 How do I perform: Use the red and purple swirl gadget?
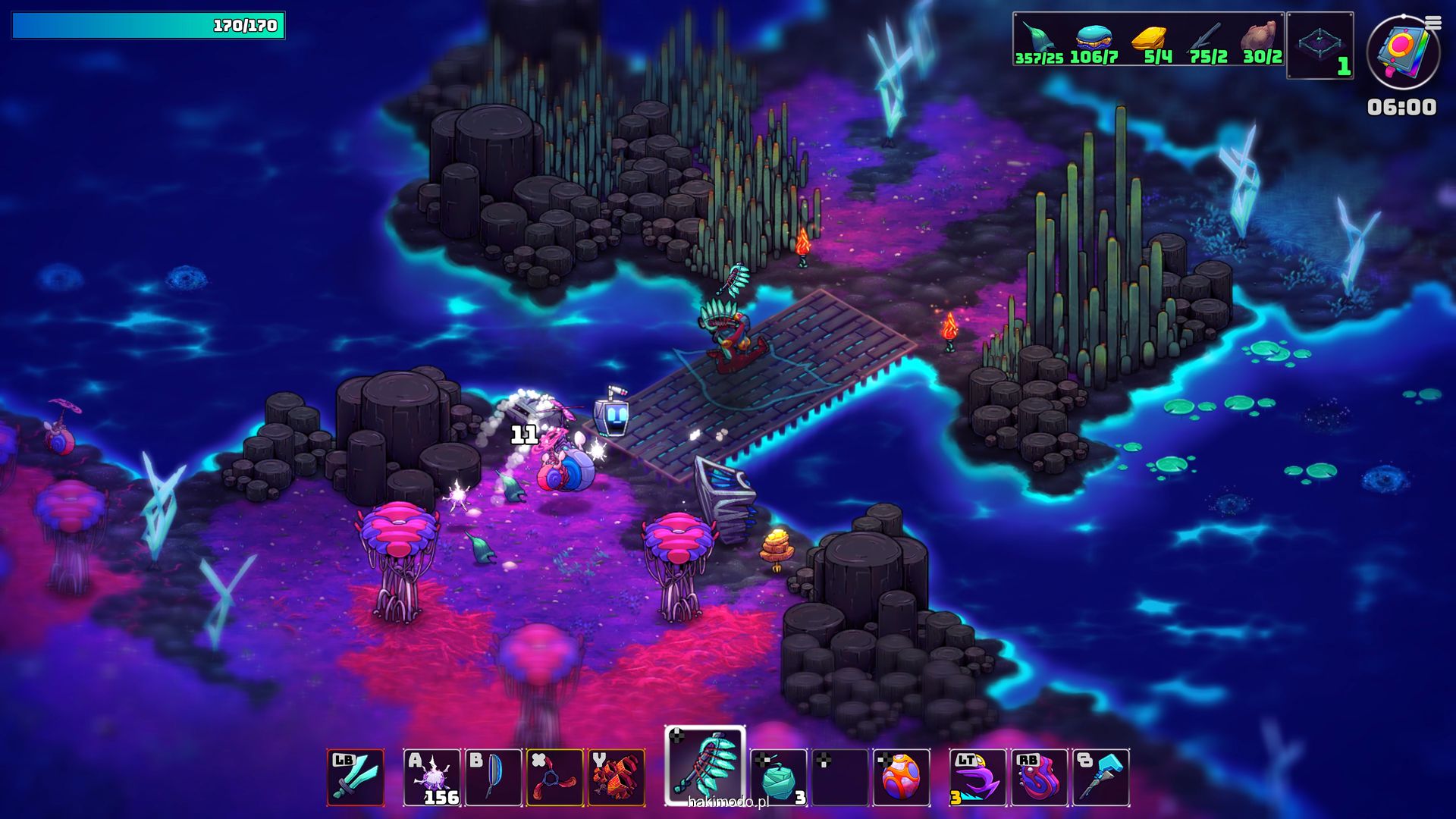(1039, 777)
